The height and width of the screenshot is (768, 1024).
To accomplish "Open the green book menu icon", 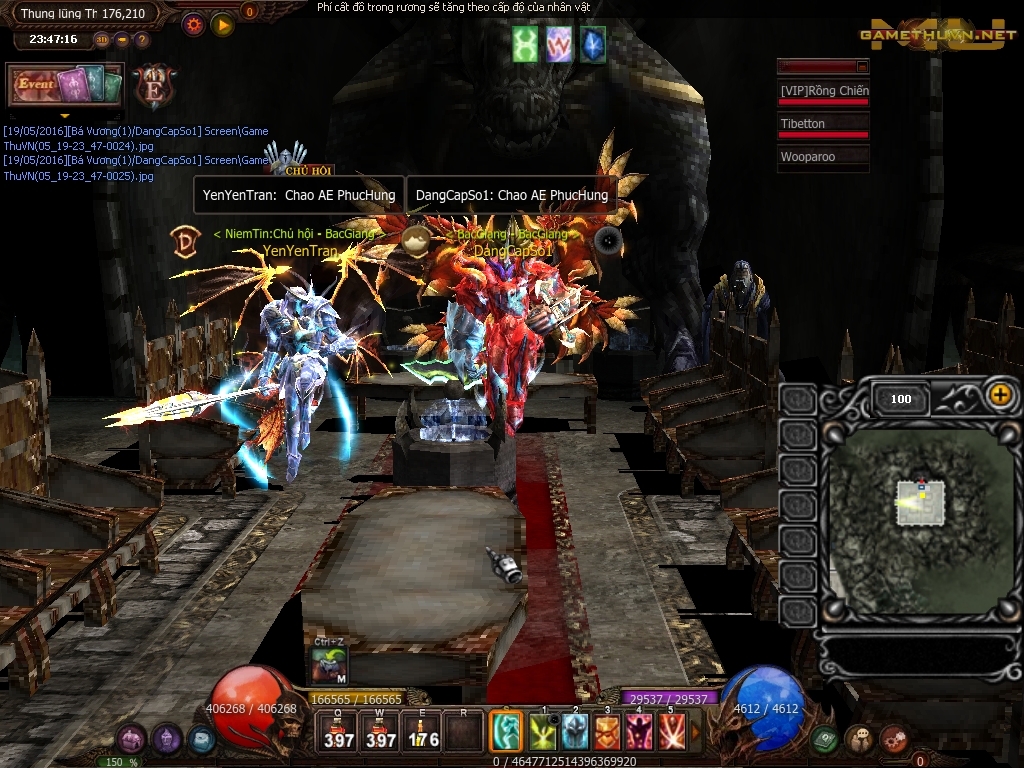I will (x=824, y=739).
